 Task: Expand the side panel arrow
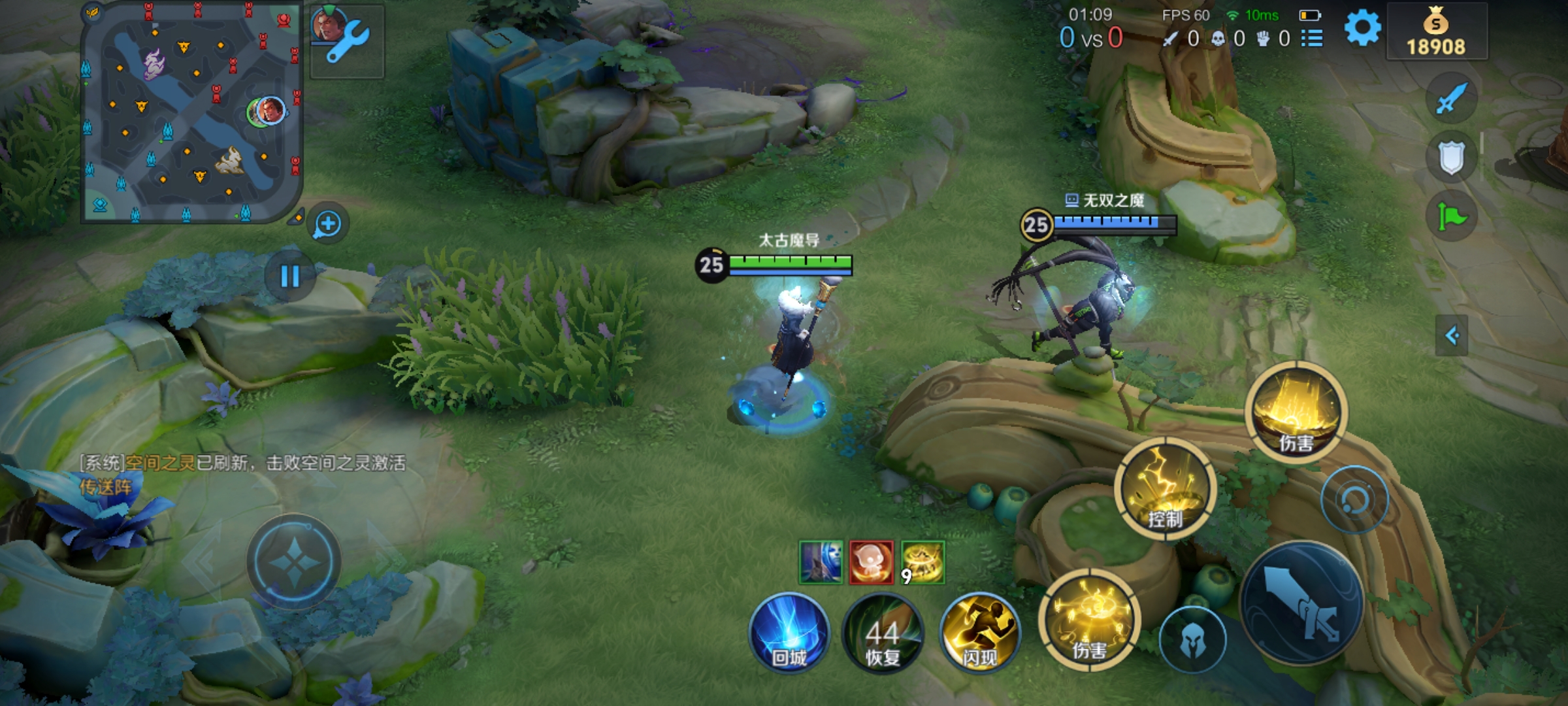(x=1451, y=336)
